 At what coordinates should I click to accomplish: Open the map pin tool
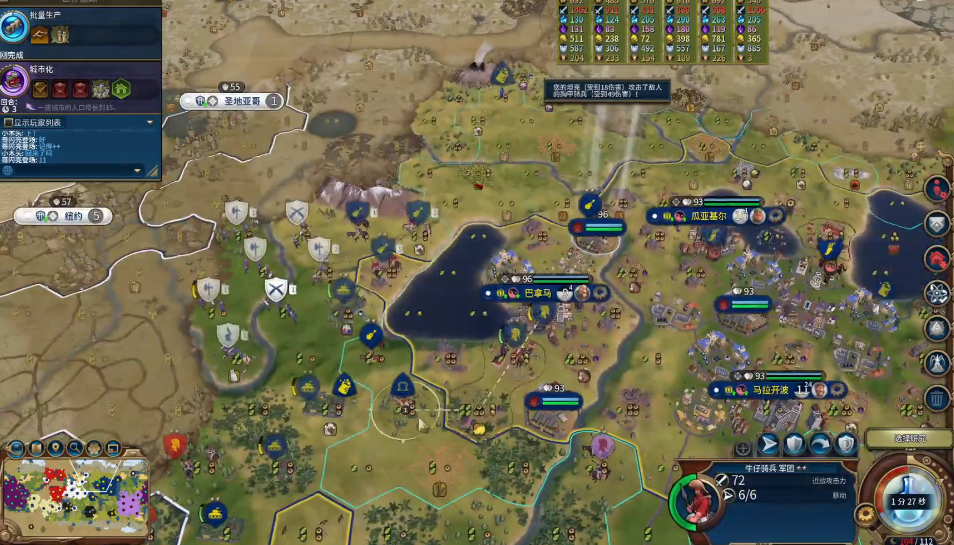(56, 448)
